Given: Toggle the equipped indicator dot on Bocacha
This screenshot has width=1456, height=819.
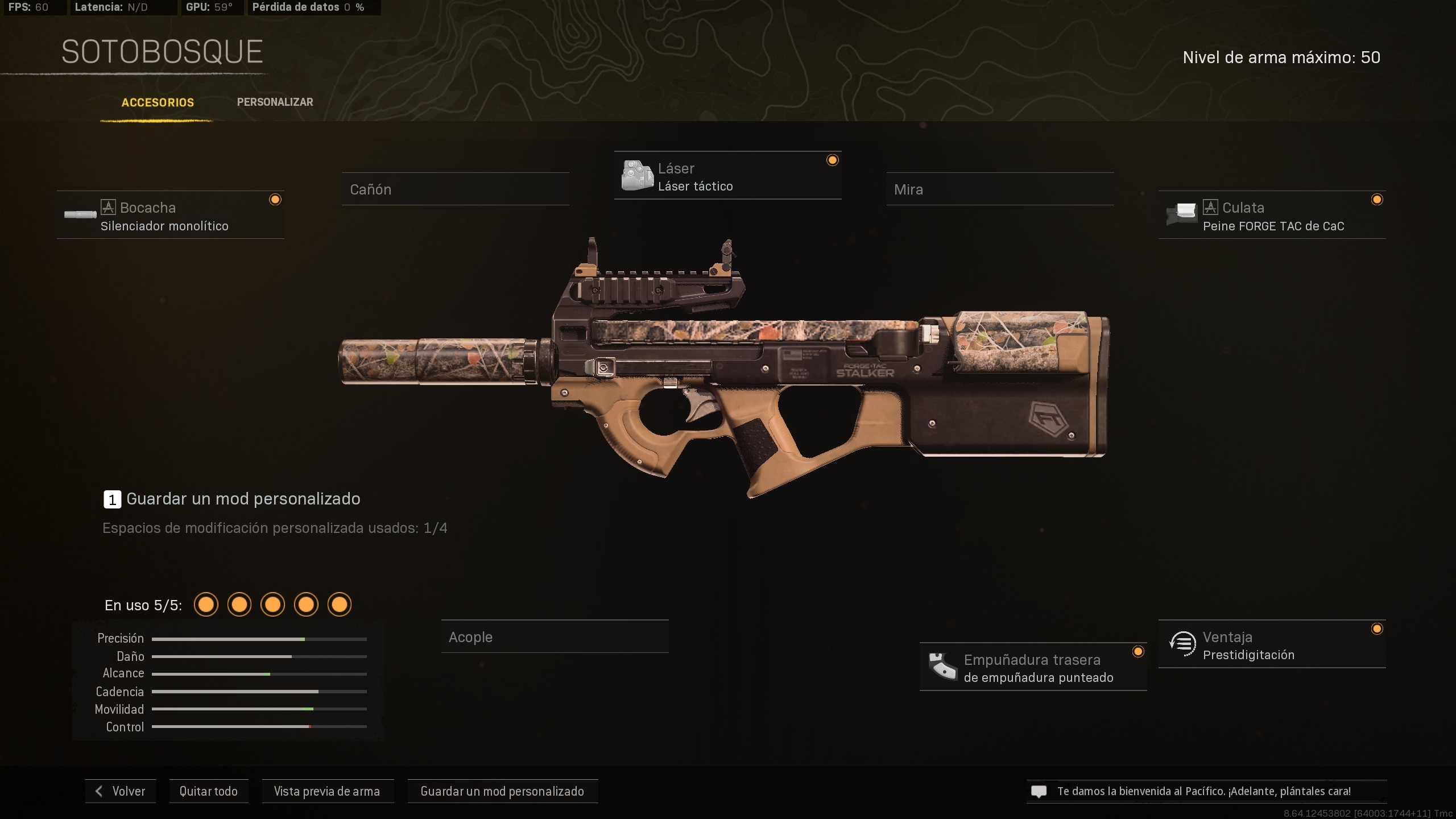Looking at the screenshot, I should point(276,199).
